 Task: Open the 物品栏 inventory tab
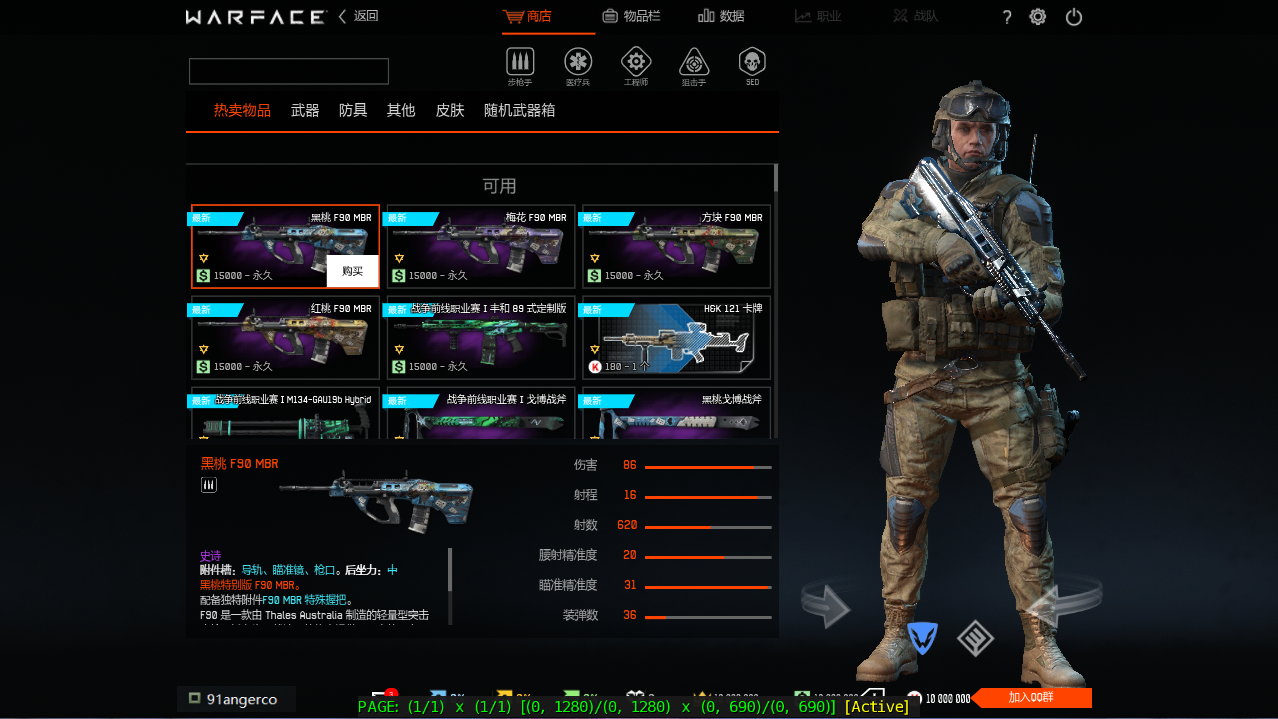631,16
